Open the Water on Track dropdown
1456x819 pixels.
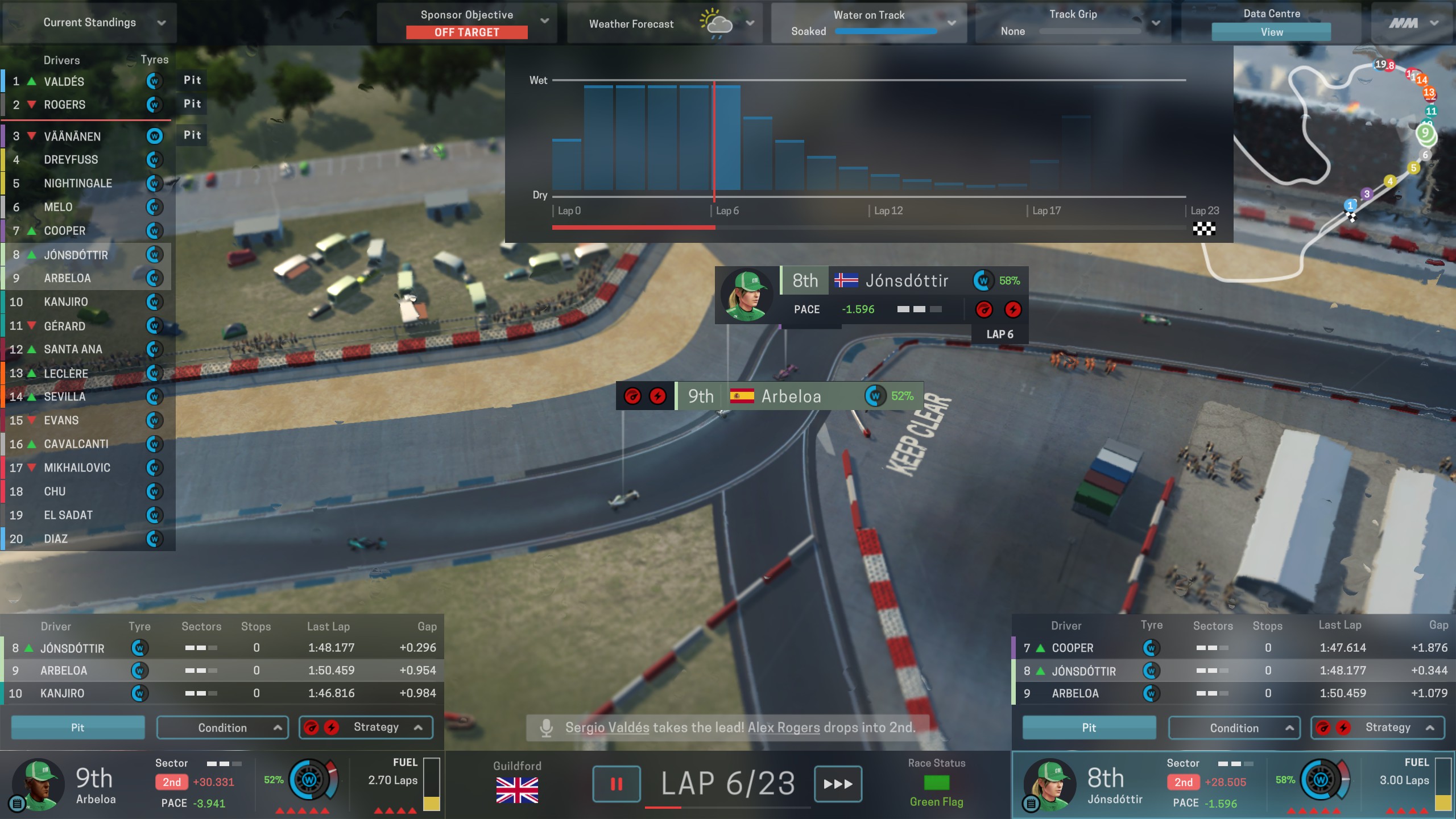coord(952,23)
